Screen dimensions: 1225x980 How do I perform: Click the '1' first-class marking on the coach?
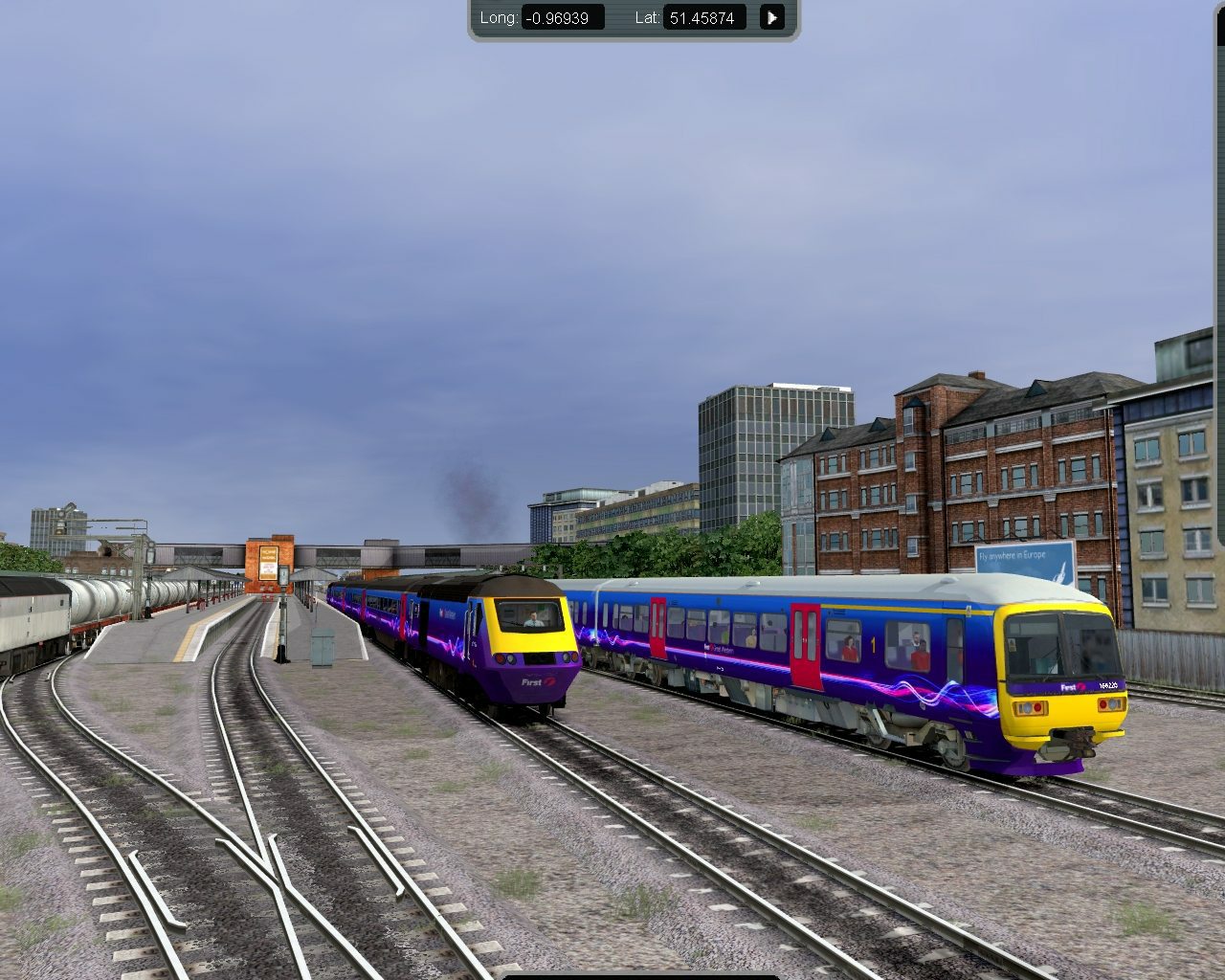(873, 644)
